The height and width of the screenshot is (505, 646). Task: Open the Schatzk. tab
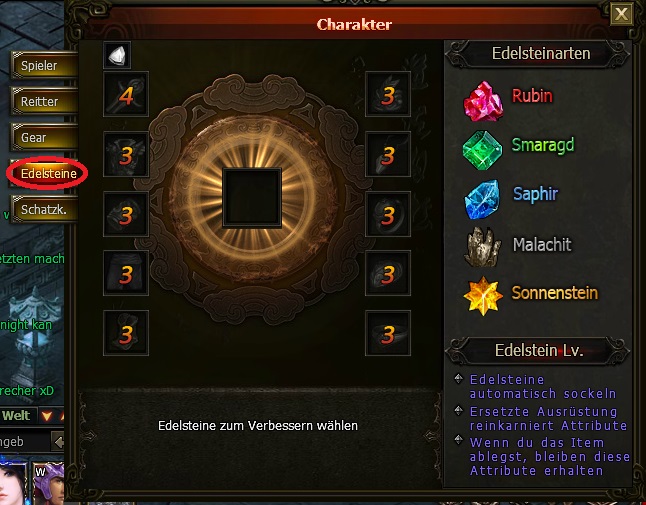click(42, 209)
